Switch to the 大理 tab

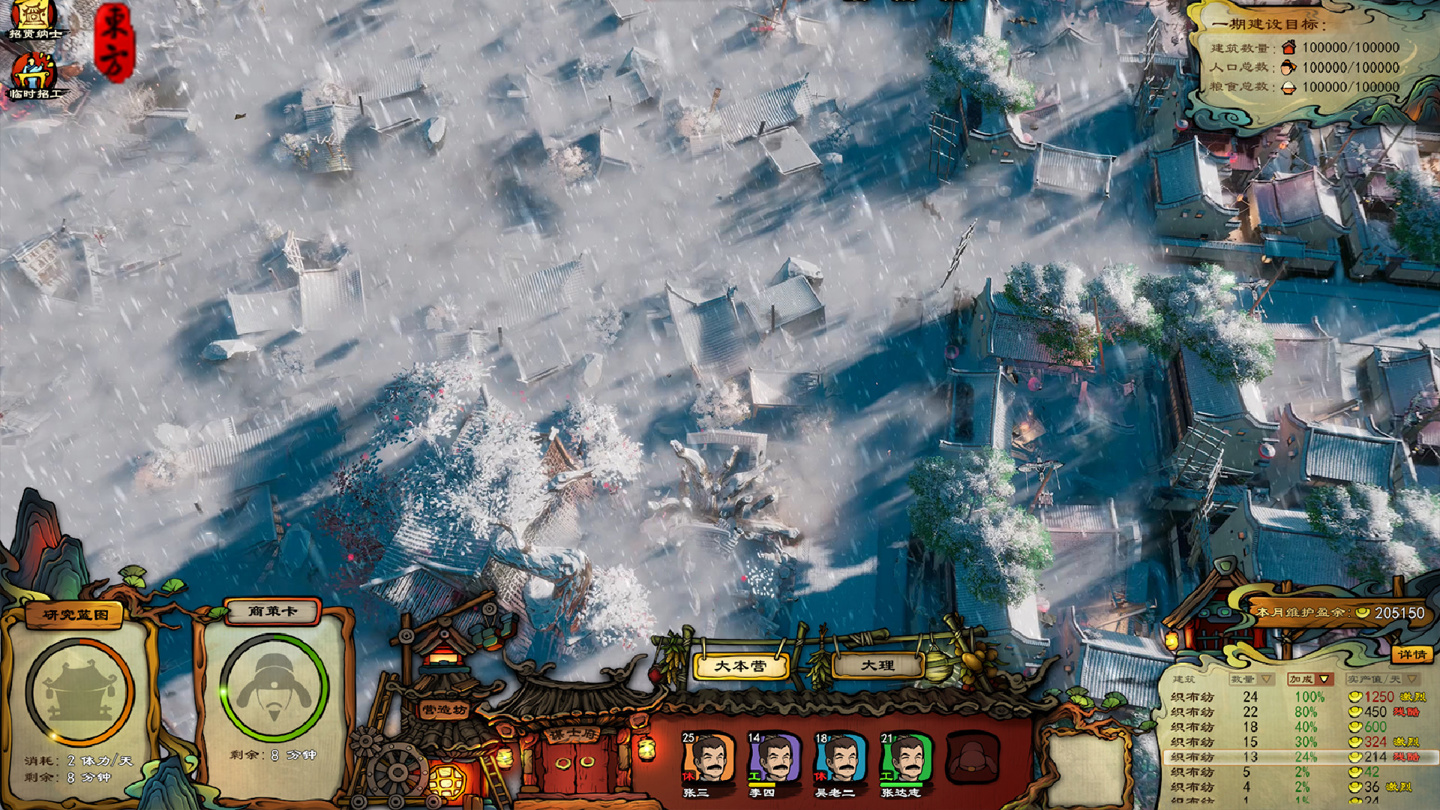click(x=878, y=667)
